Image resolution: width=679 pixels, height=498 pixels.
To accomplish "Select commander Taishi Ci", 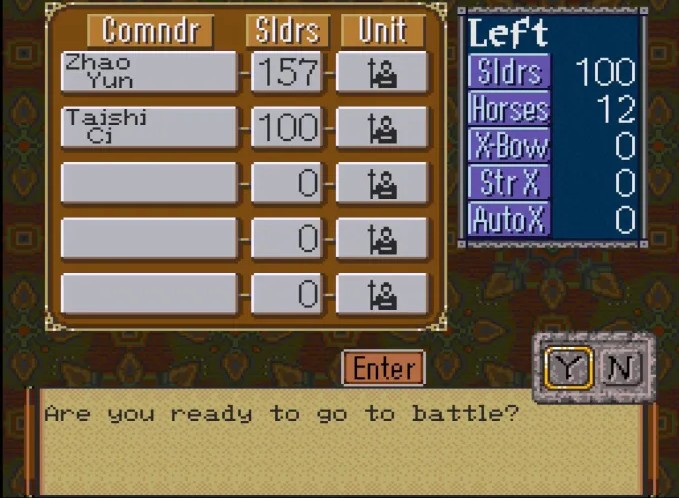I will (149, 128).
